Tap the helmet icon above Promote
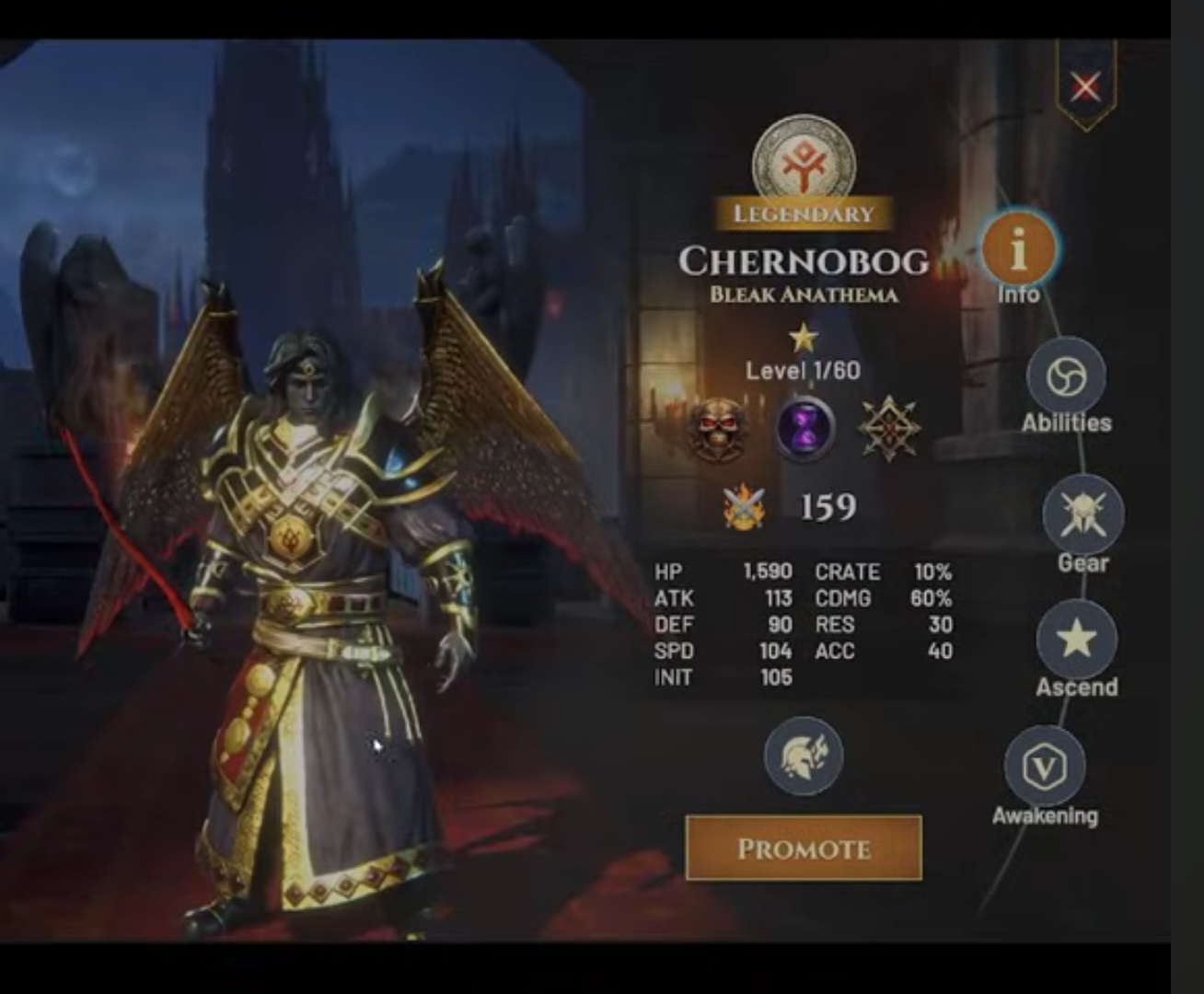Image resolution: width=1204 pixels, height=994 pixels. tap(803, 755)
